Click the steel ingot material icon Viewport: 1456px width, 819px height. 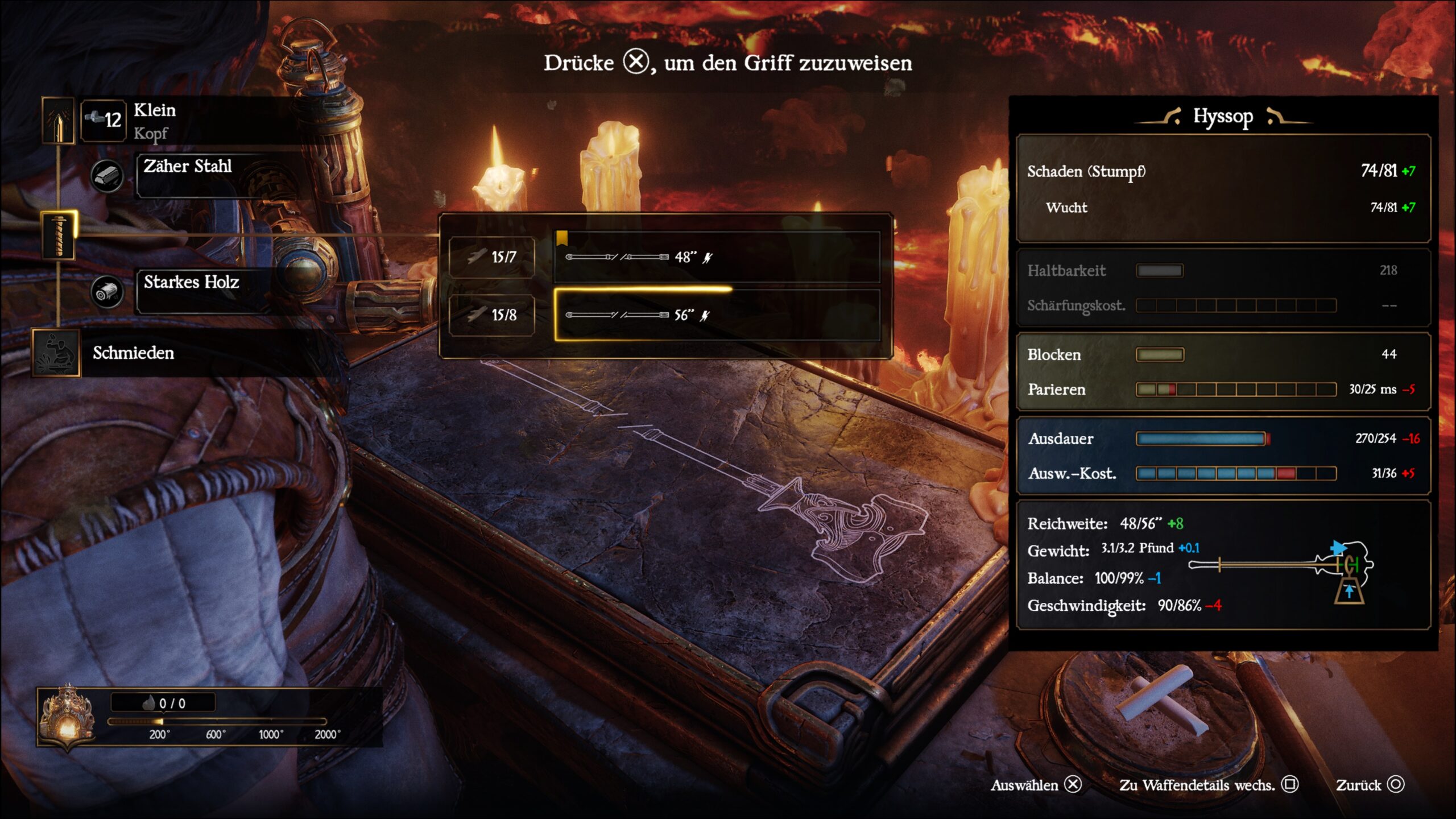click(107, 176)
